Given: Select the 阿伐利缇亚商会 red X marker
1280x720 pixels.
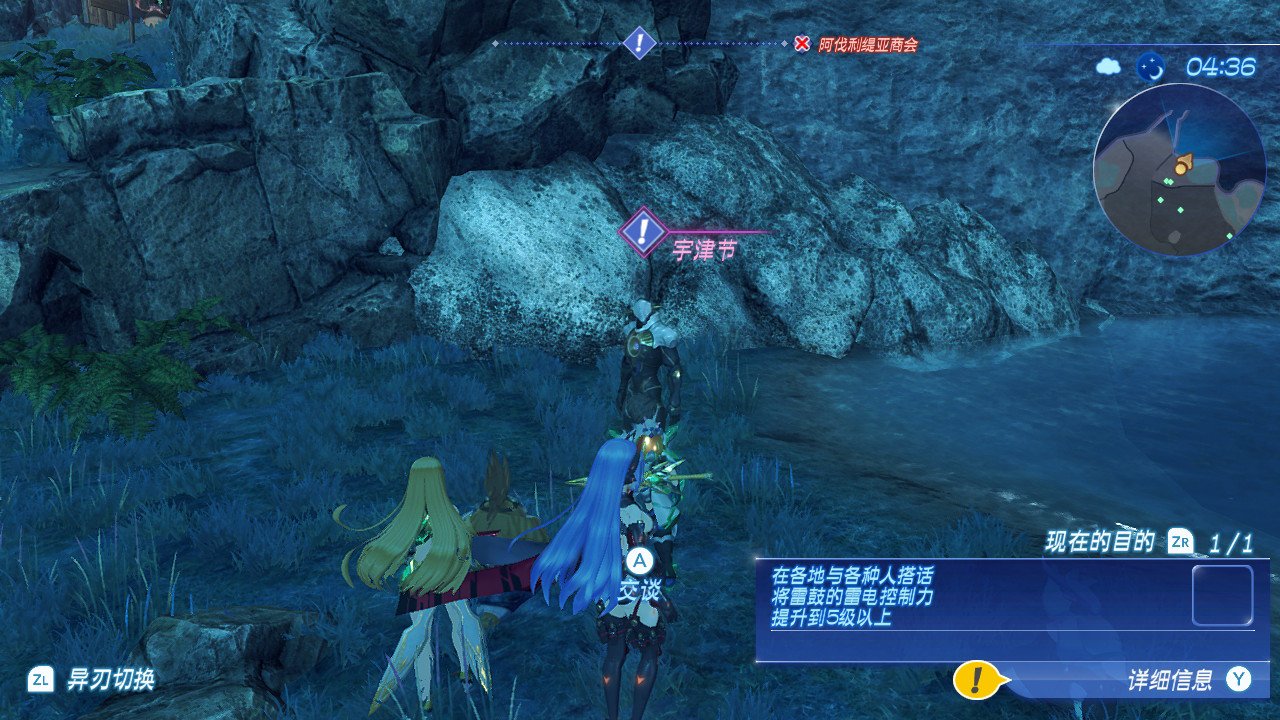Looking at the screenshot, I should tap(802, 44).
